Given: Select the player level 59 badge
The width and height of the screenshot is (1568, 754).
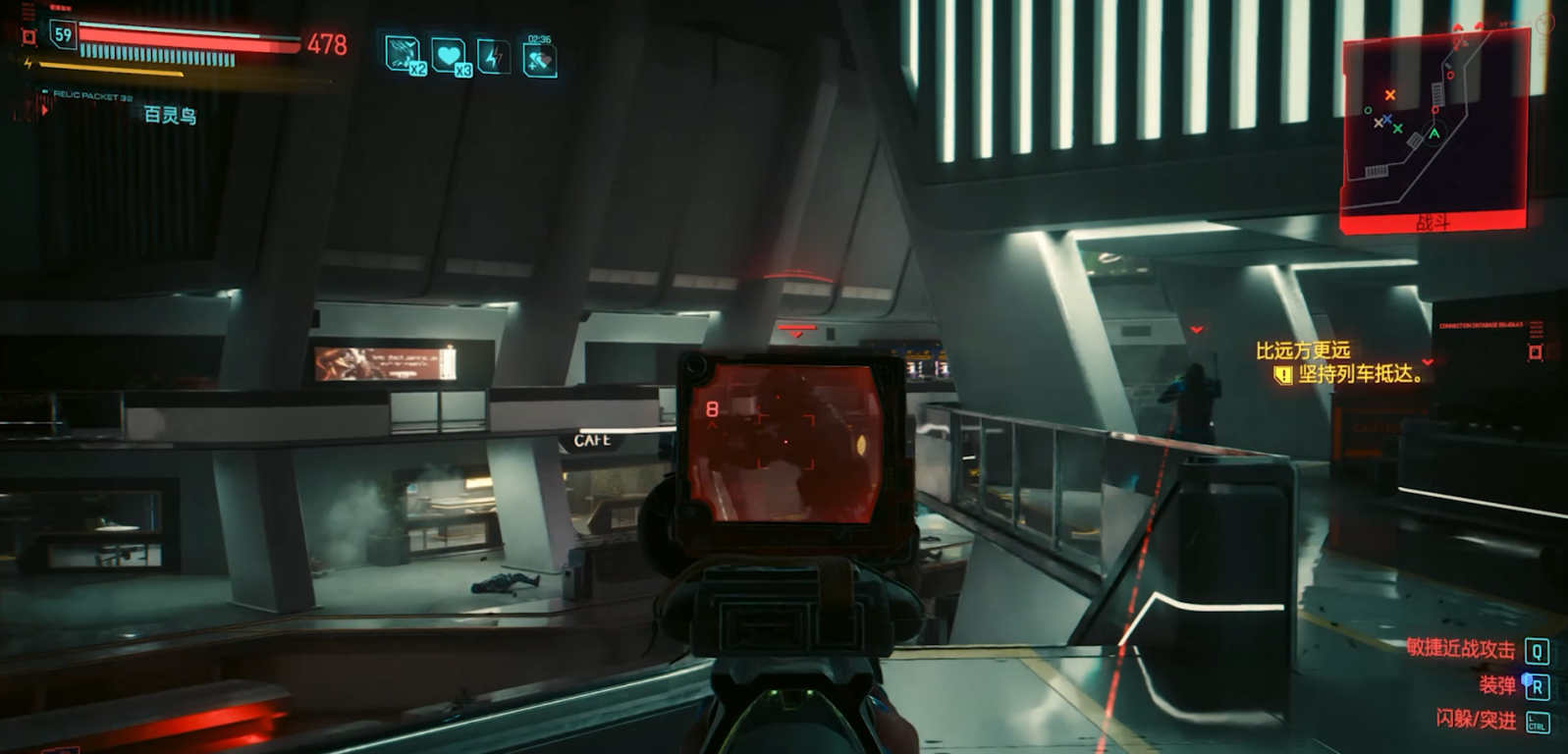Looking at the screenshot, I should [64, 35].
